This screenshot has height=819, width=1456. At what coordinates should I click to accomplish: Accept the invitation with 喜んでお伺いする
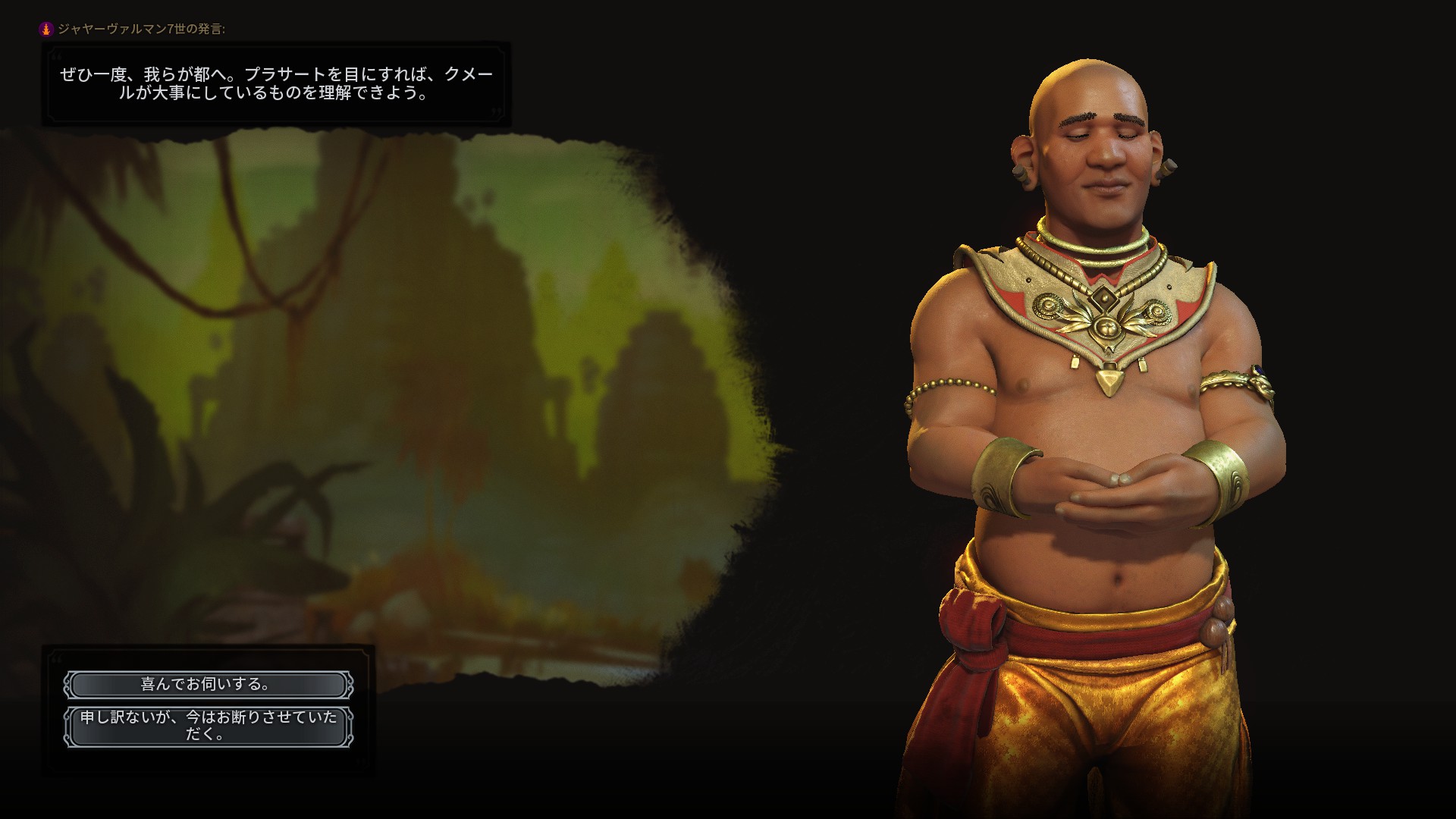pyautogui.click(x=208, y=685)
